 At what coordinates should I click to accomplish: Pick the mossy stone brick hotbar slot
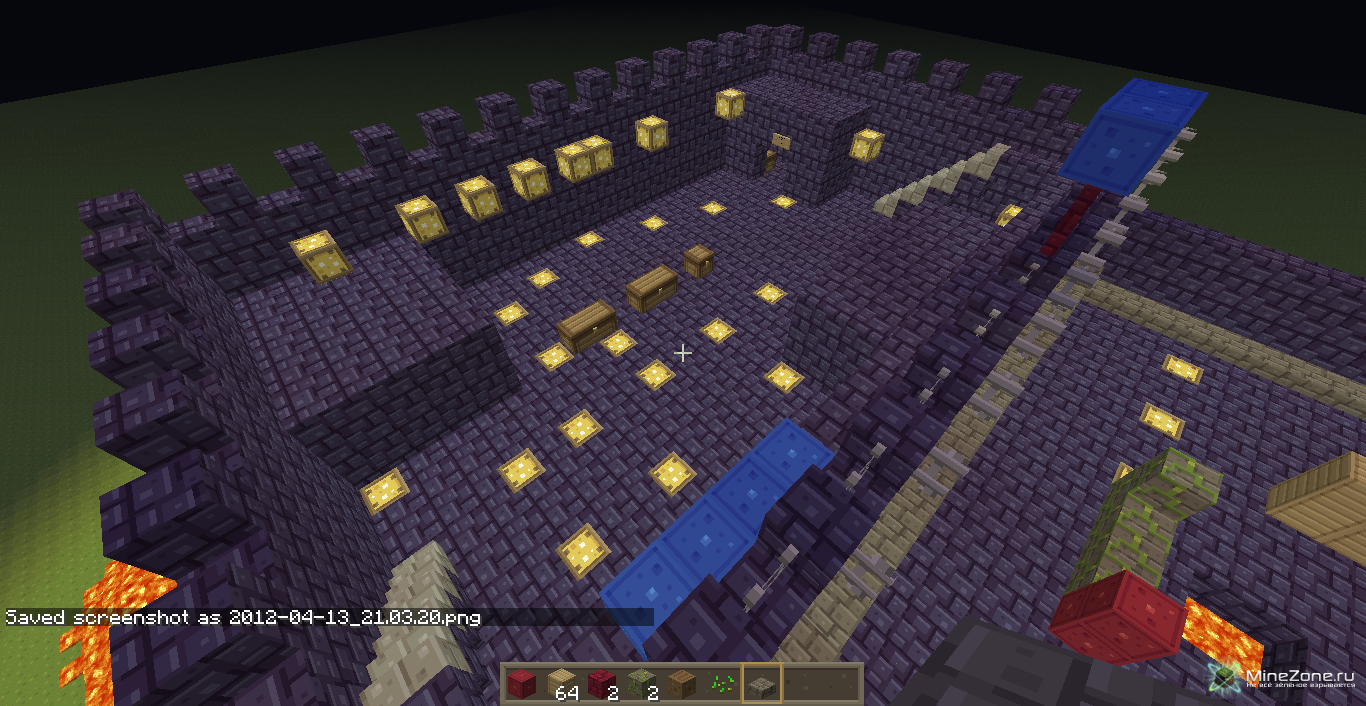(x=641, y=684)
